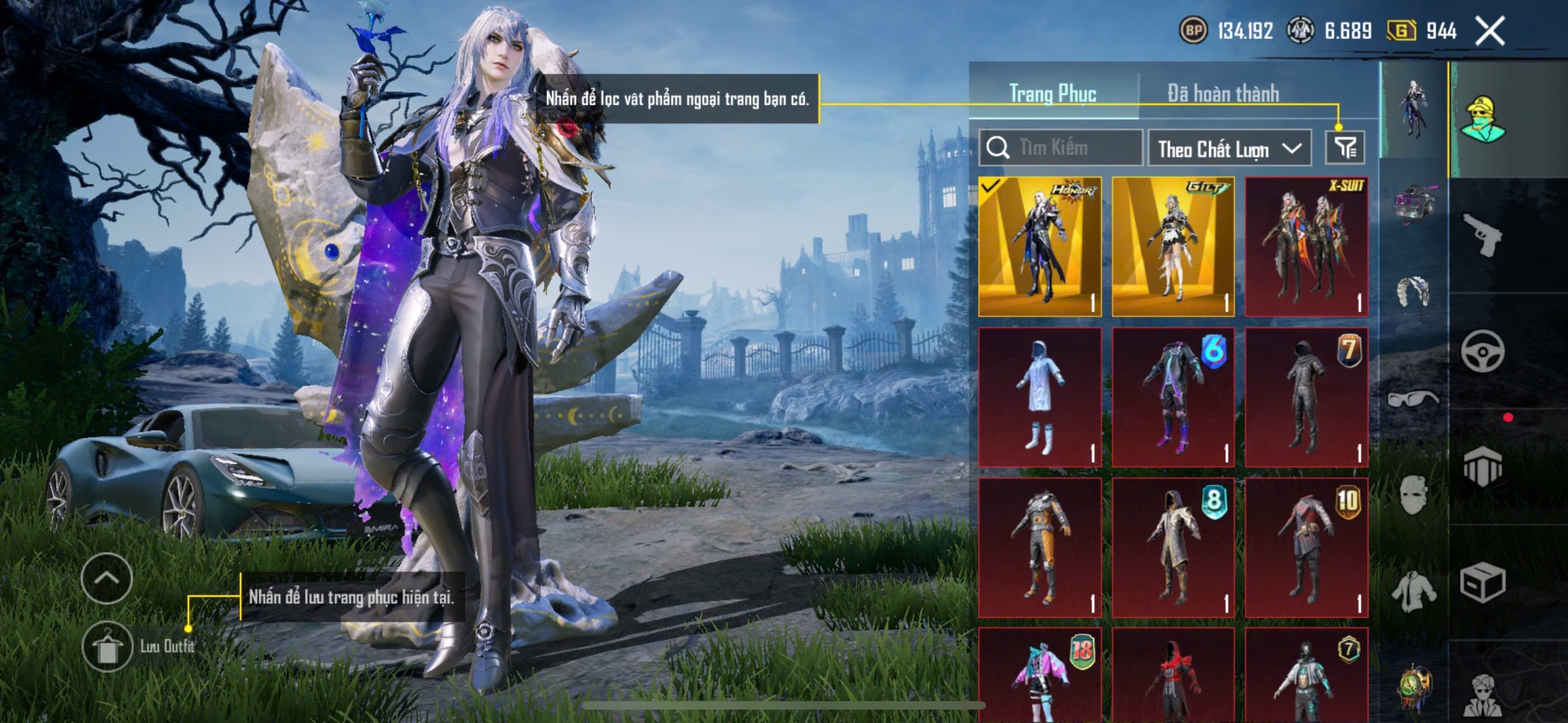Select the outfit with blue 6 badge
Image resolution: width=1568 pixels, height=723 pixels.
point(1173,397)
